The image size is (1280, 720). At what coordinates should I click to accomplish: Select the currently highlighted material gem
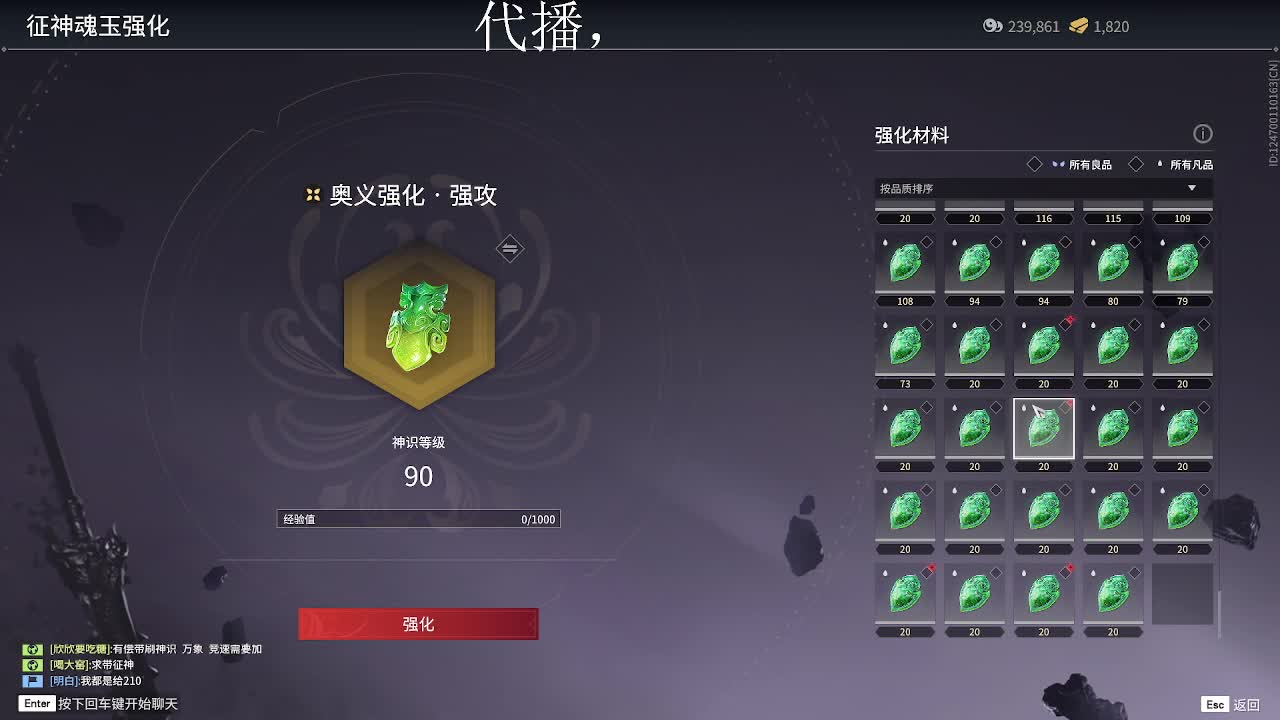(x=1043, y=427)
